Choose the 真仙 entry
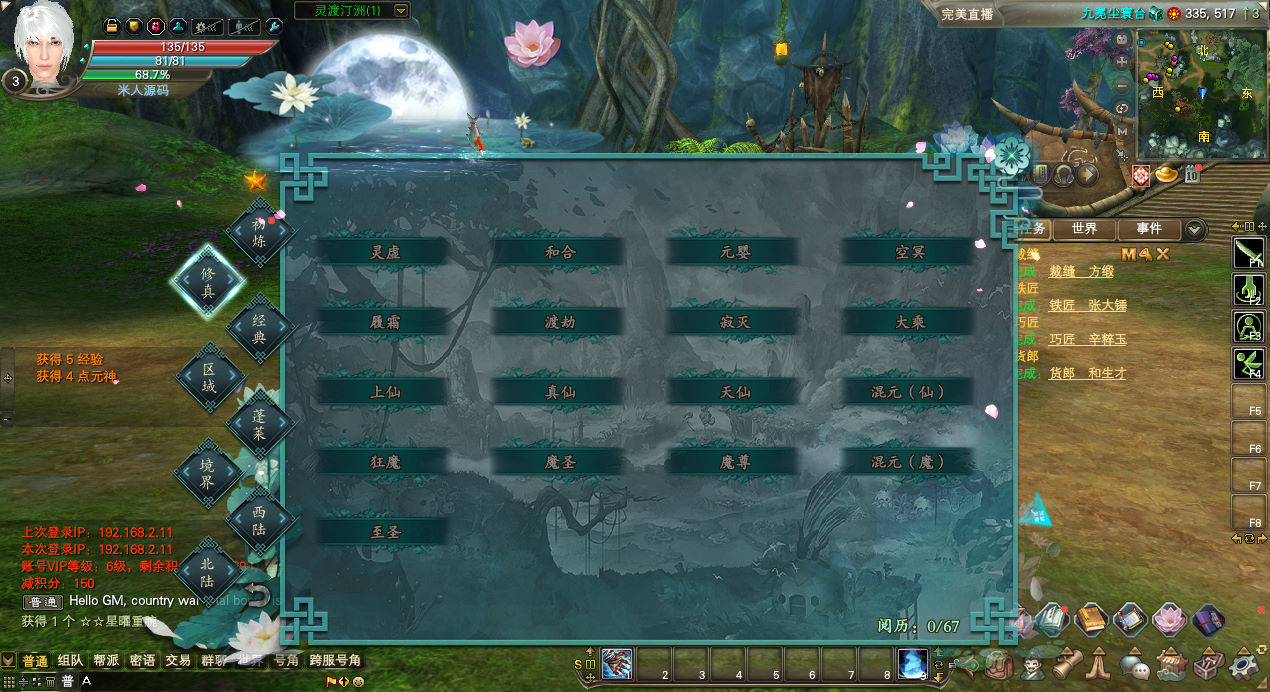Screen dimensions: 1270x692 tap(560, 392)
